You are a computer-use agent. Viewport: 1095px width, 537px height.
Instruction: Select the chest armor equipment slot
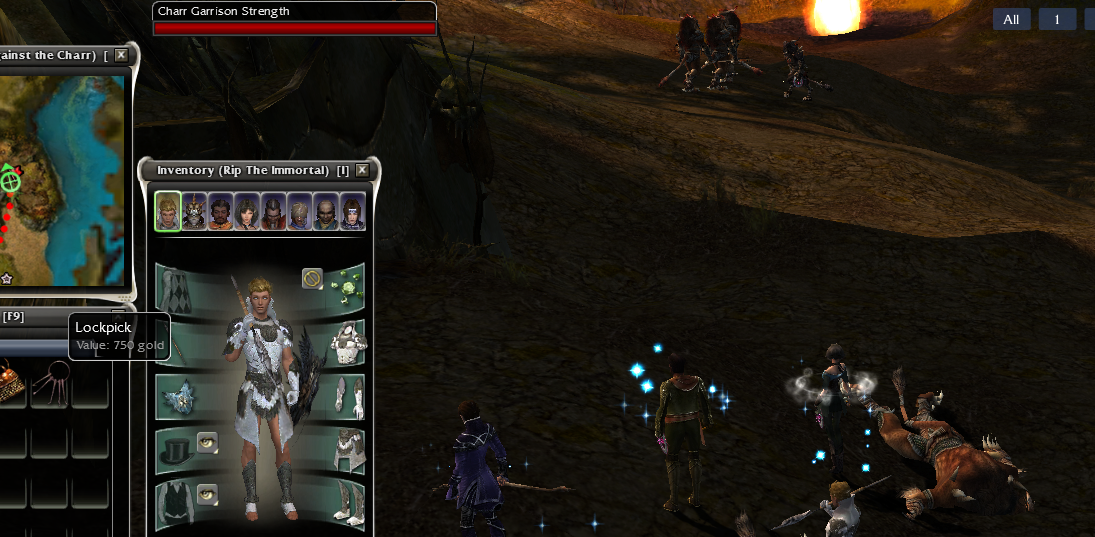pyautogui.click(x=345, y=341)
